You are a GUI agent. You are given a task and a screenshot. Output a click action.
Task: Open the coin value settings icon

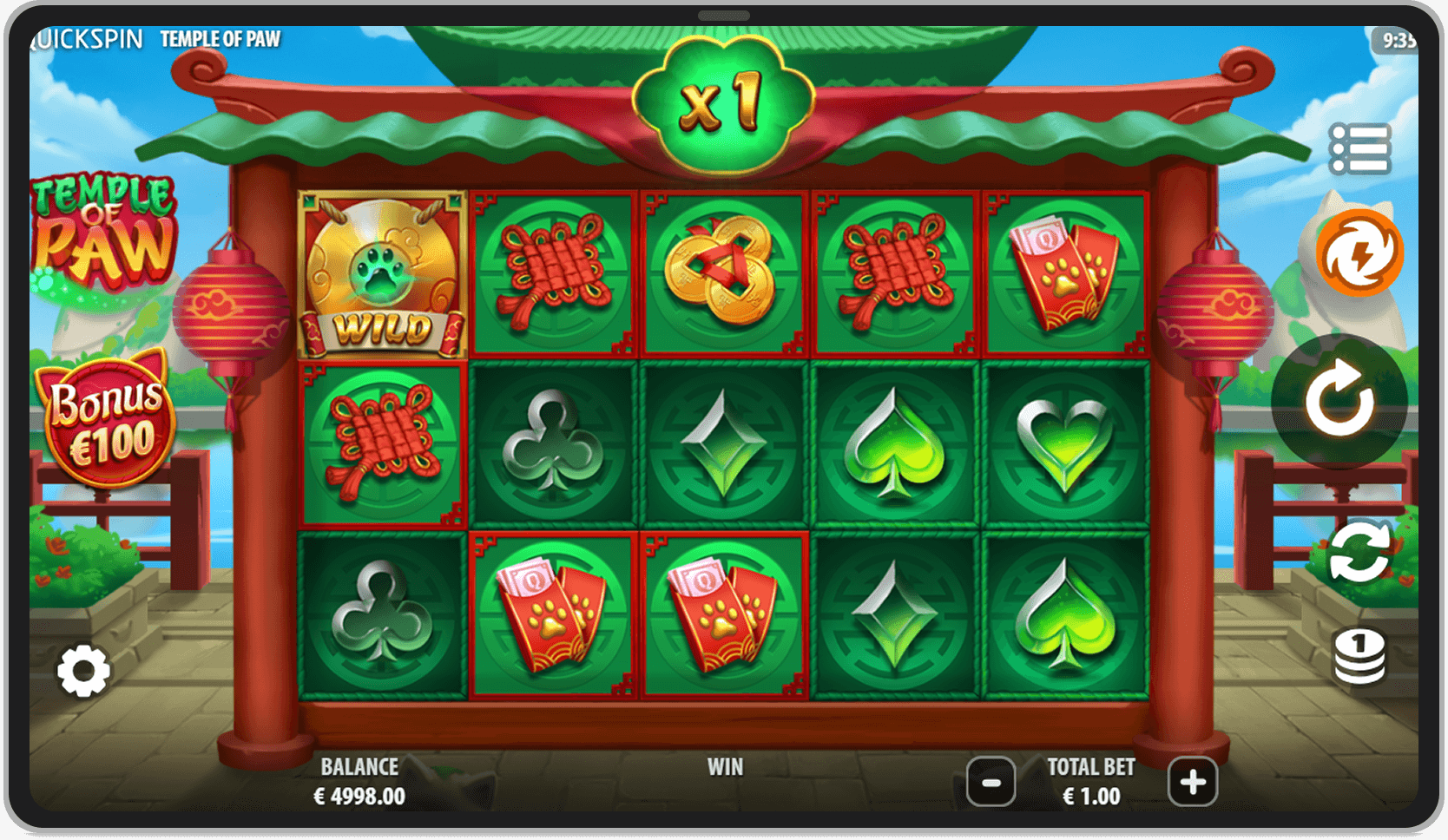coord(1359,655)
